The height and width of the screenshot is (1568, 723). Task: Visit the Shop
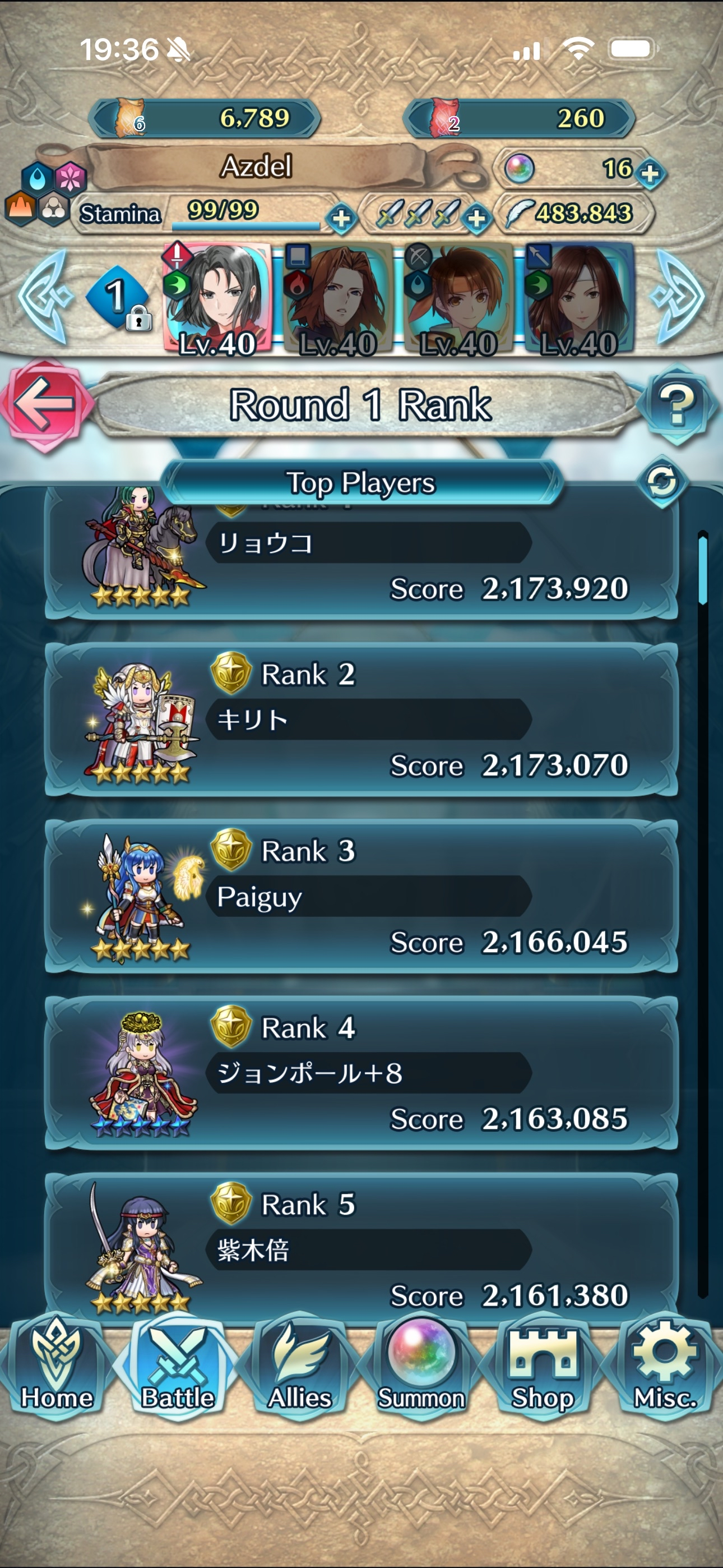543,1366
